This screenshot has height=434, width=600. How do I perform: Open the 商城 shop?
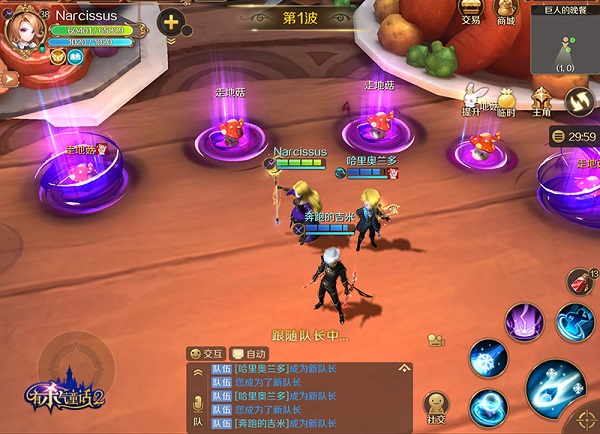(505, 11)
